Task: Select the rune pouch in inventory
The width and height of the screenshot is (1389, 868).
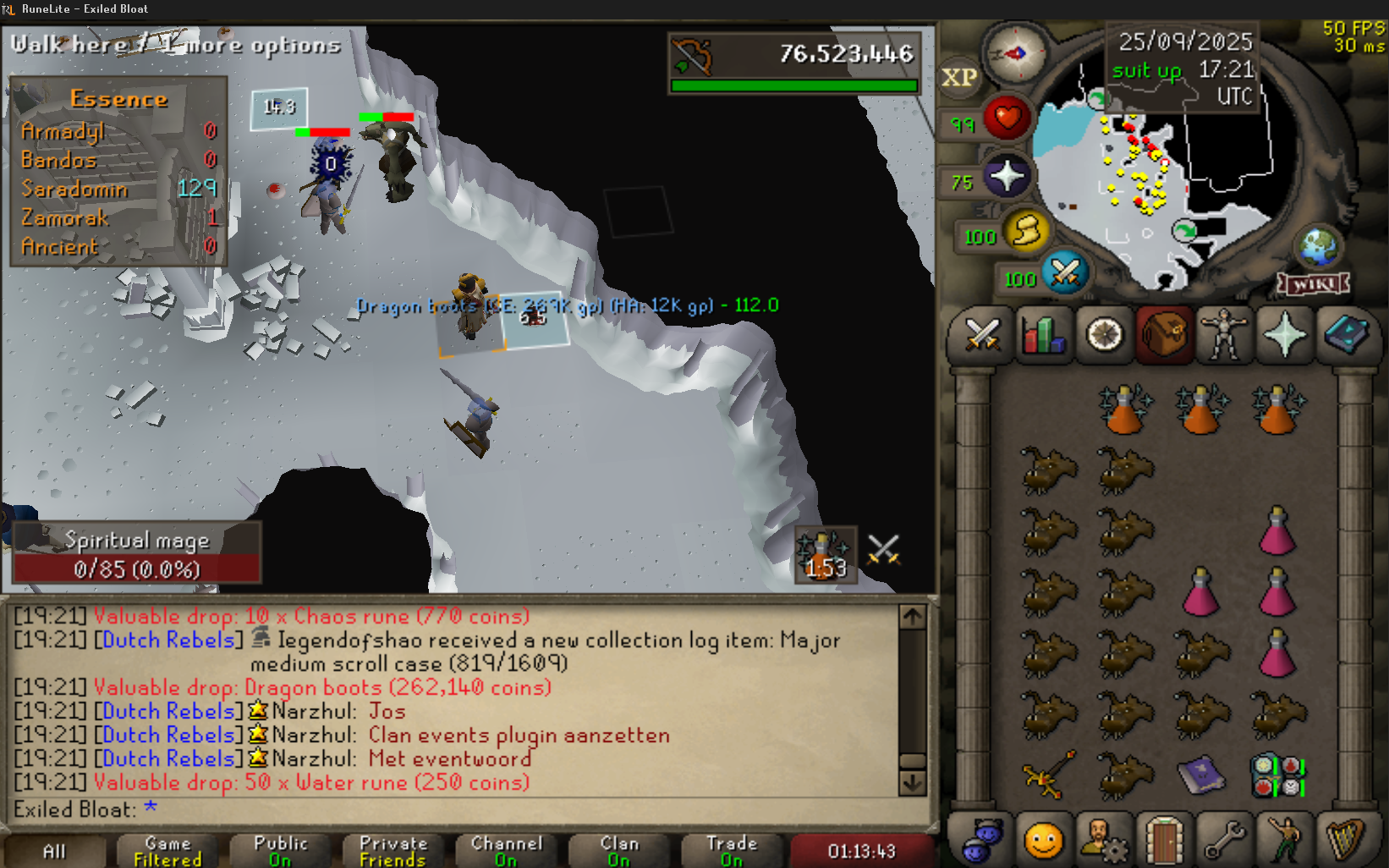Action: point(1277,776)
